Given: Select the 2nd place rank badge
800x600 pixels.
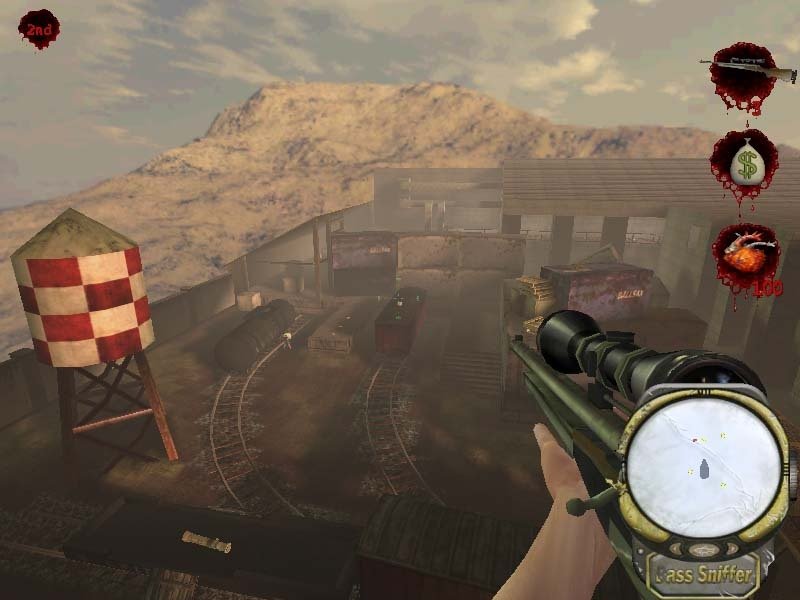Looking at the screenshot, I should pos(39,29).
